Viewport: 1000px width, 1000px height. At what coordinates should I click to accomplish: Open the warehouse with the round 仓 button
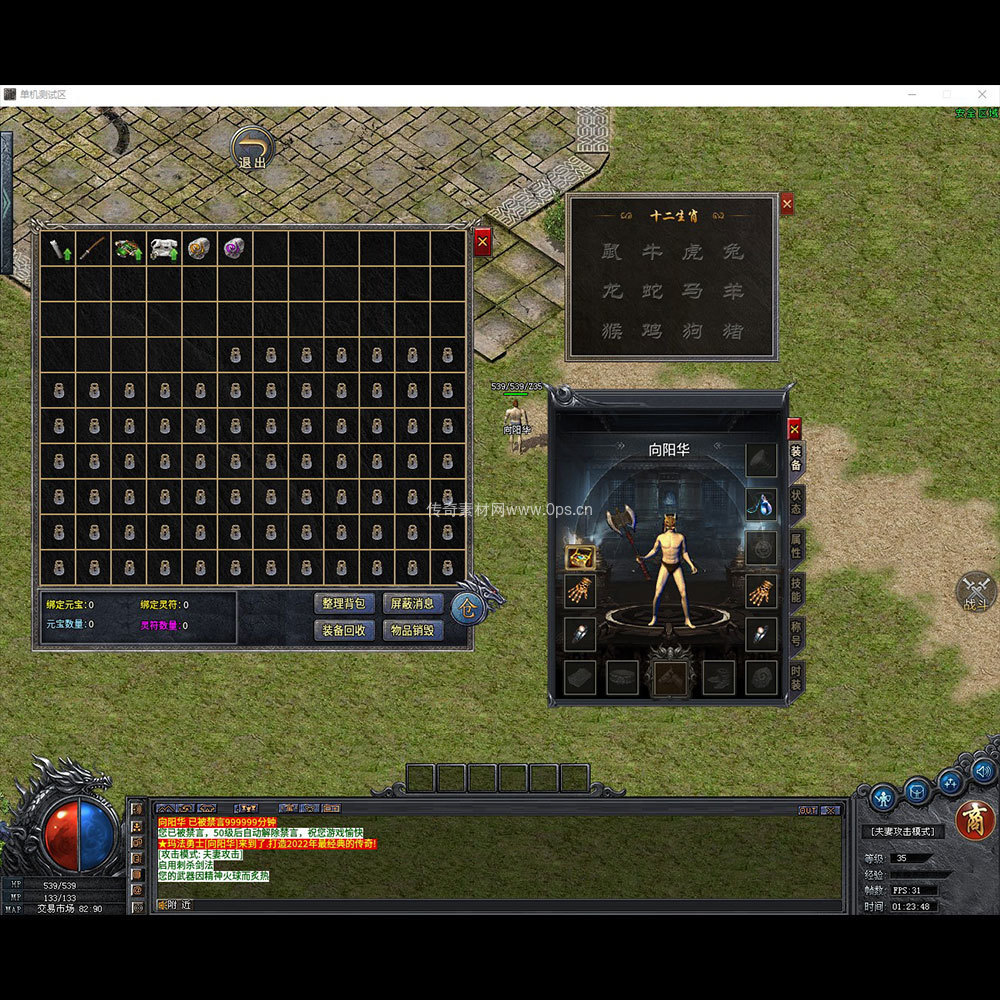tap(468, 607)
